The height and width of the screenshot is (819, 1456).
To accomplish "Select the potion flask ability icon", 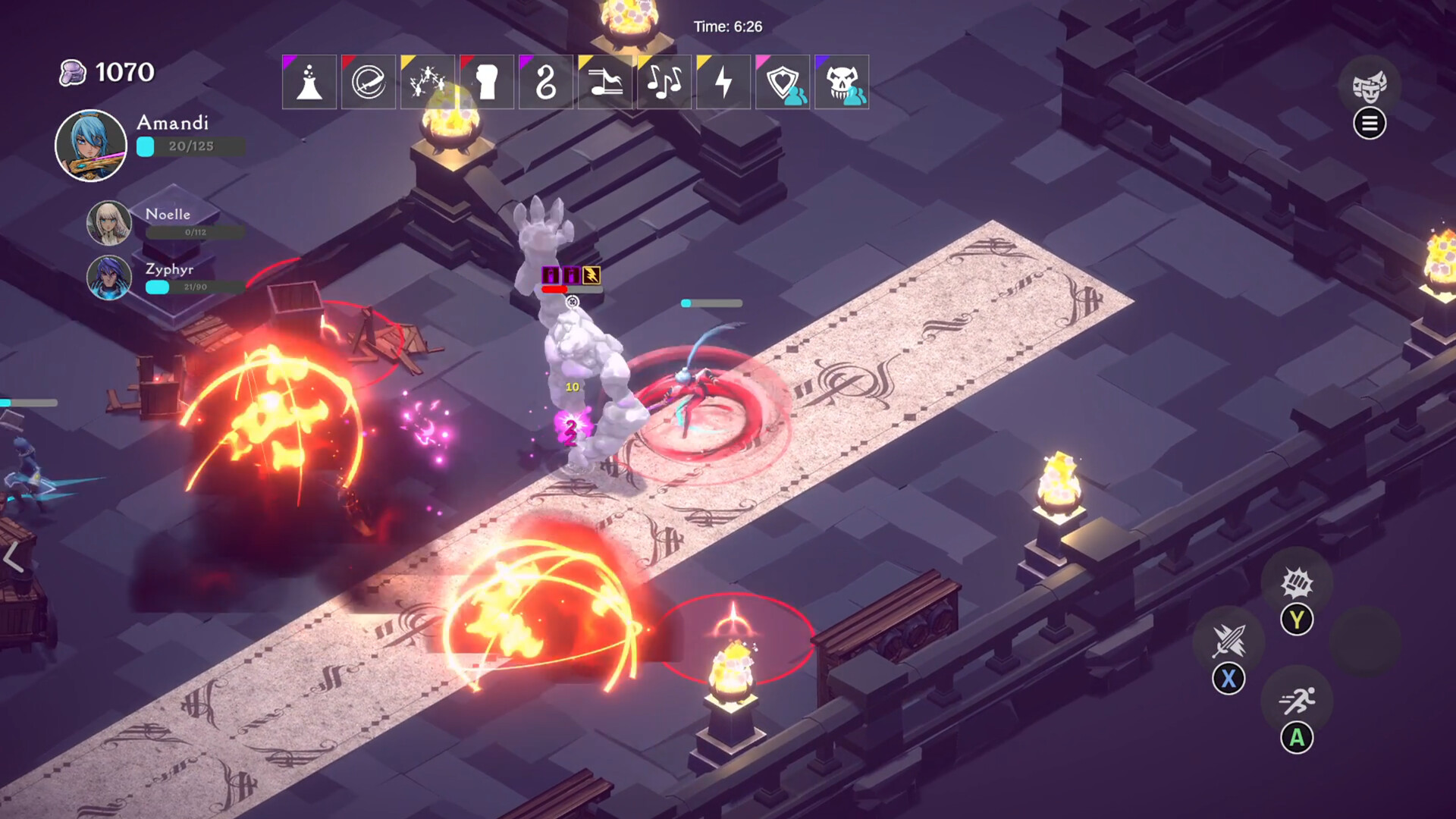I will click(x=308, y=82).
